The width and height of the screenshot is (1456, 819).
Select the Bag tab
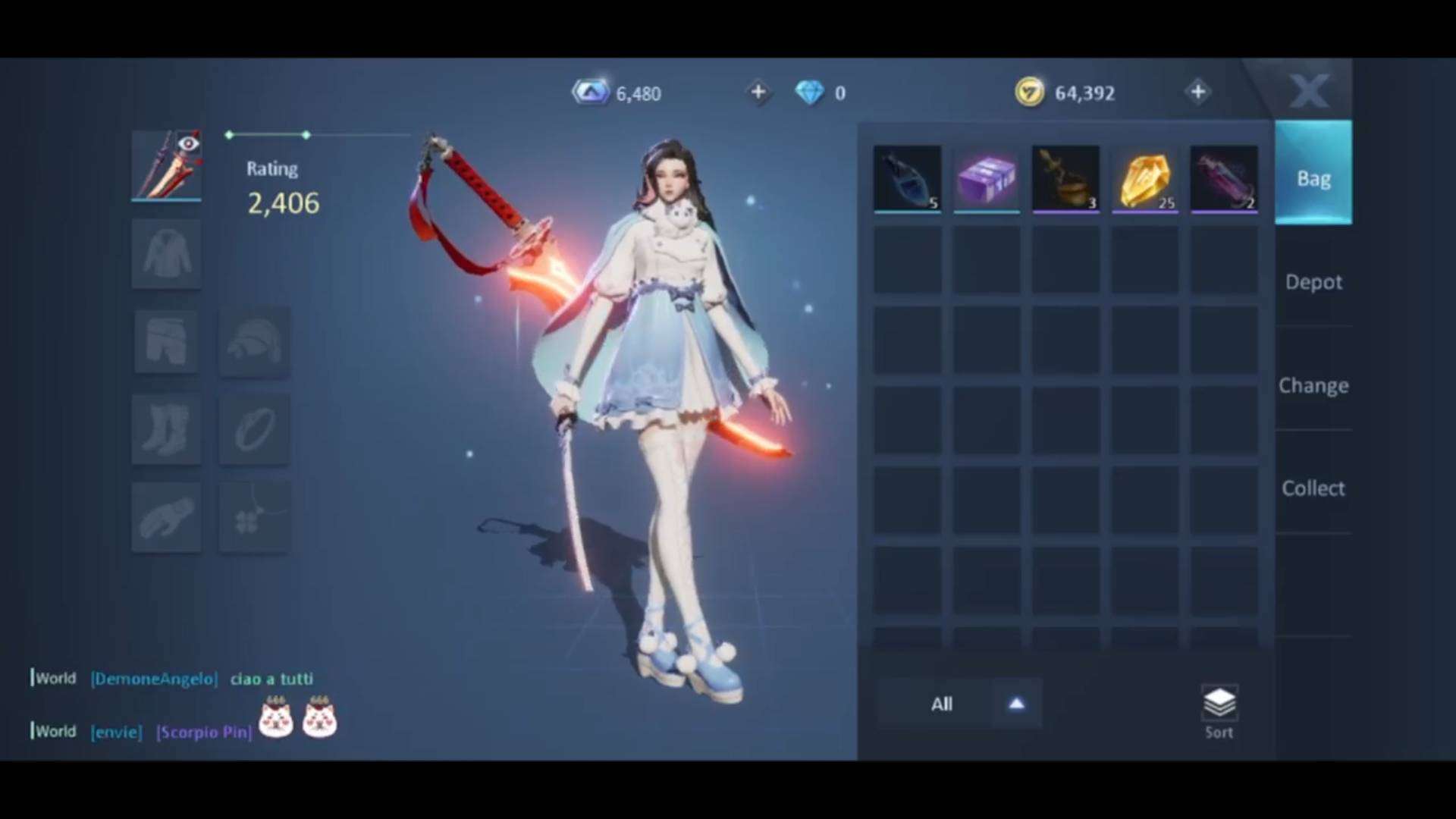tap(1313, 179)
